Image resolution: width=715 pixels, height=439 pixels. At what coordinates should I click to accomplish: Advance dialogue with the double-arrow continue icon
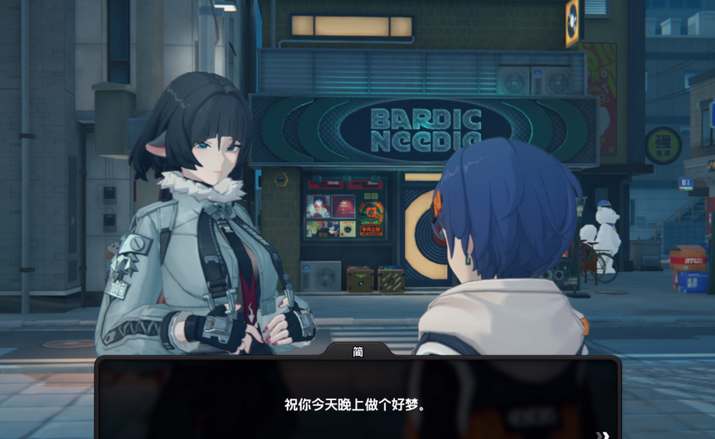pyautogui.click(x=603, y=434)
